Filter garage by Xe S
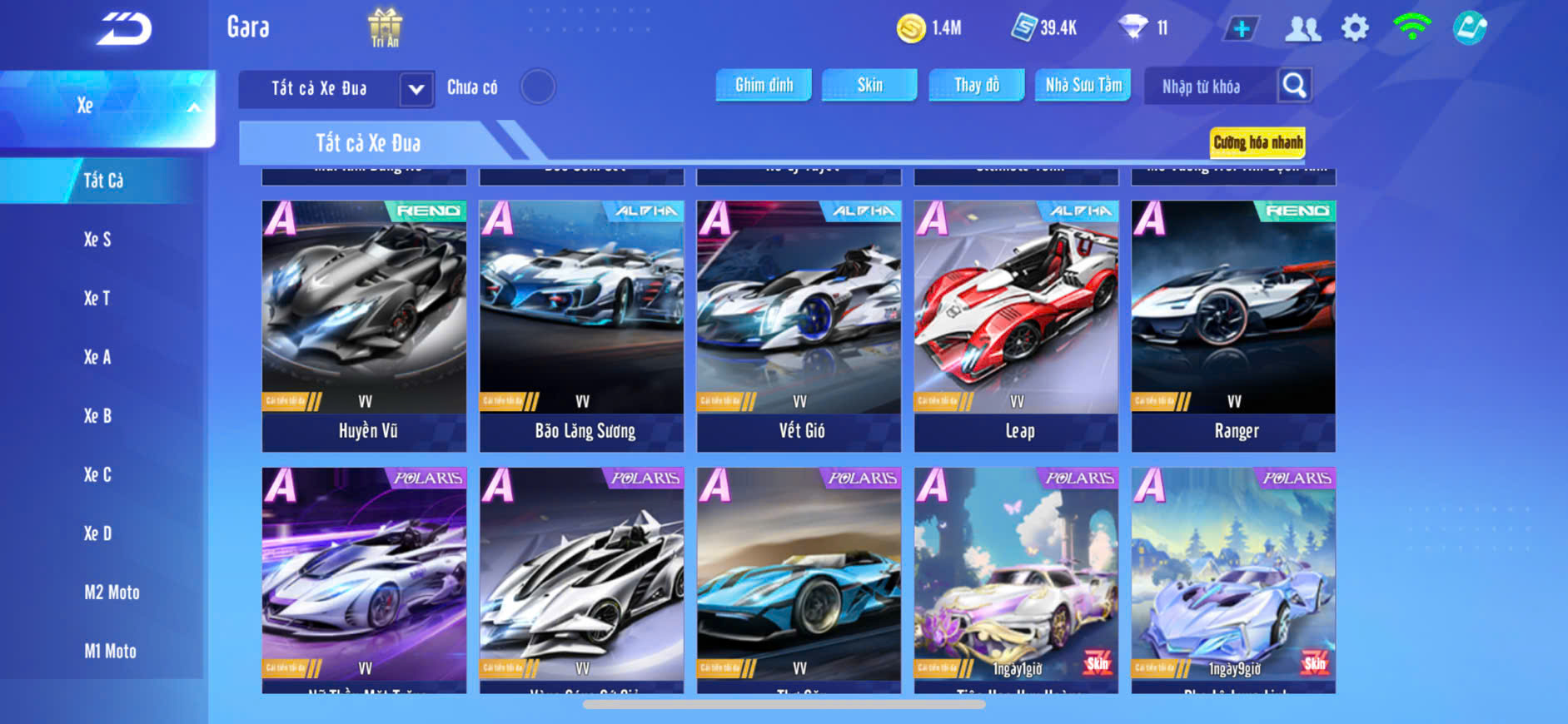Image resolution: width=1568 pixels, height=724 pixels. coord(97,240)
